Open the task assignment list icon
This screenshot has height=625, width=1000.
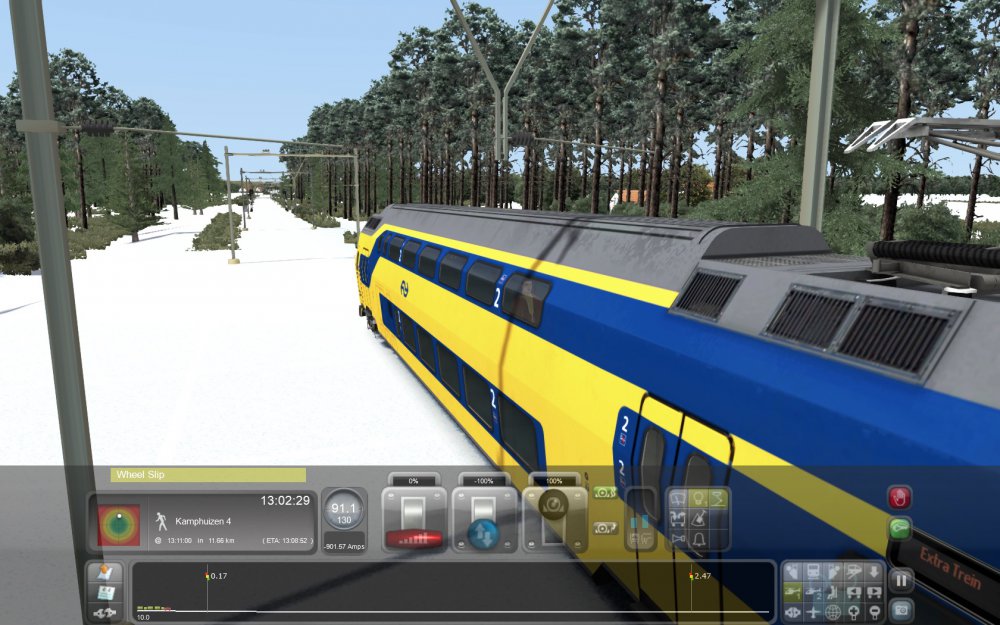(105, 593)
